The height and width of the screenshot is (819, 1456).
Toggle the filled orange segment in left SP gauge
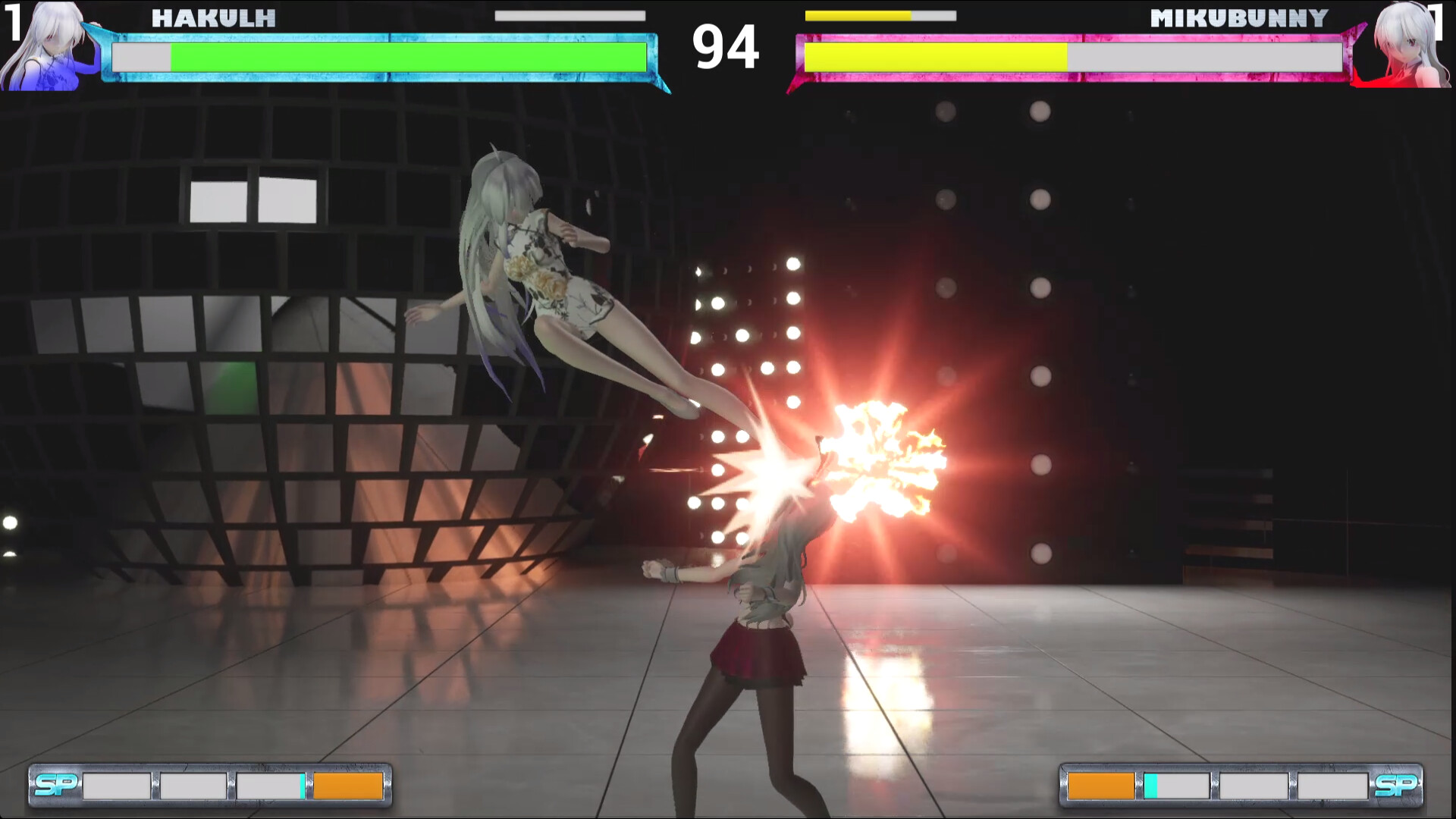[x=349, y=787]
